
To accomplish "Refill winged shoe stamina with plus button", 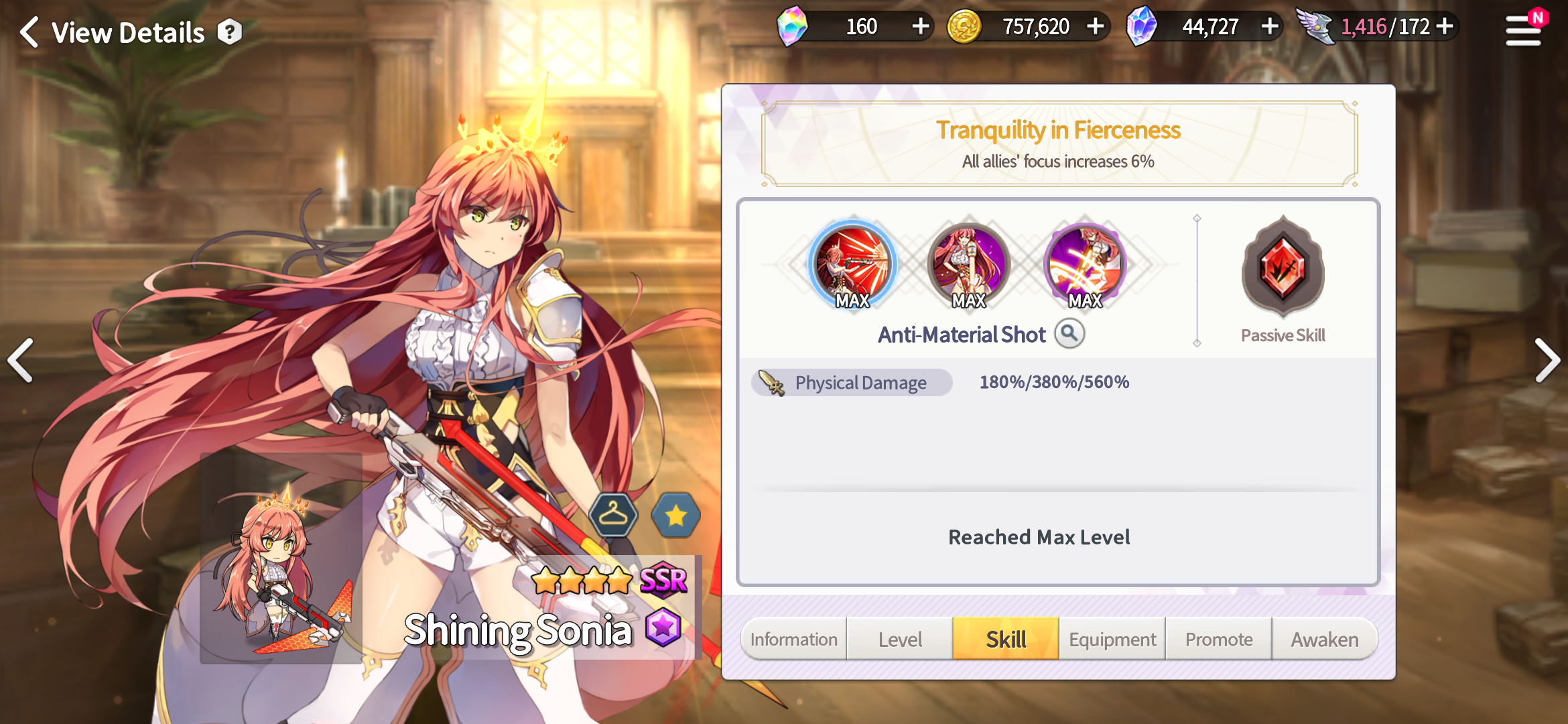I will [1445, 27].
